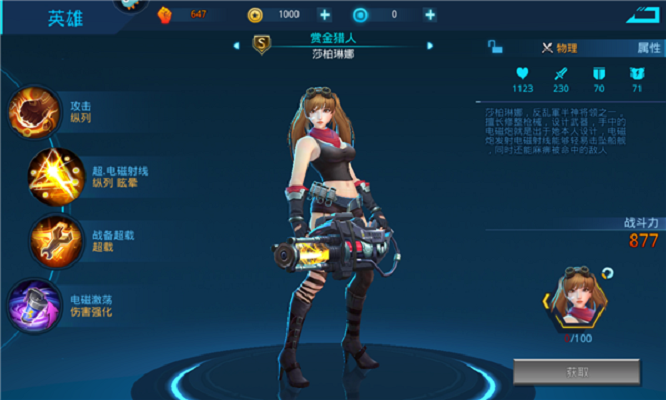
Task: Add gold coins with the plus button
Action: click(324, 14)
